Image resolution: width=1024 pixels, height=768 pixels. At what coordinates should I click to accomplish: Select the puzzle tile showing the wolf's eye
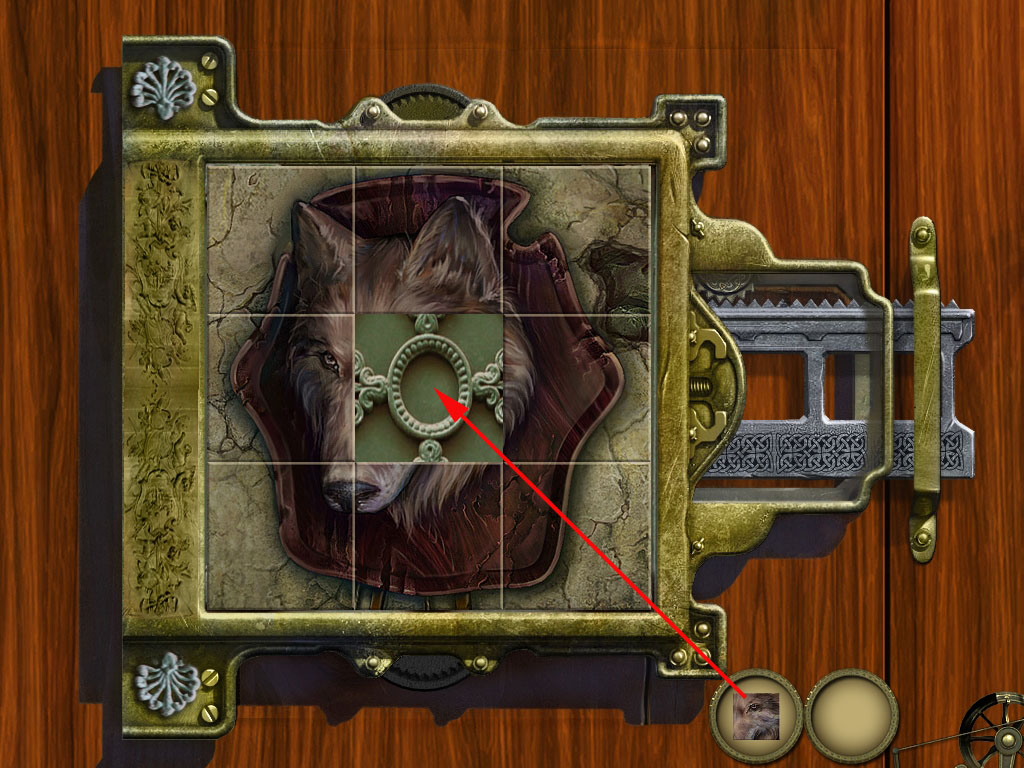(281, 389)
